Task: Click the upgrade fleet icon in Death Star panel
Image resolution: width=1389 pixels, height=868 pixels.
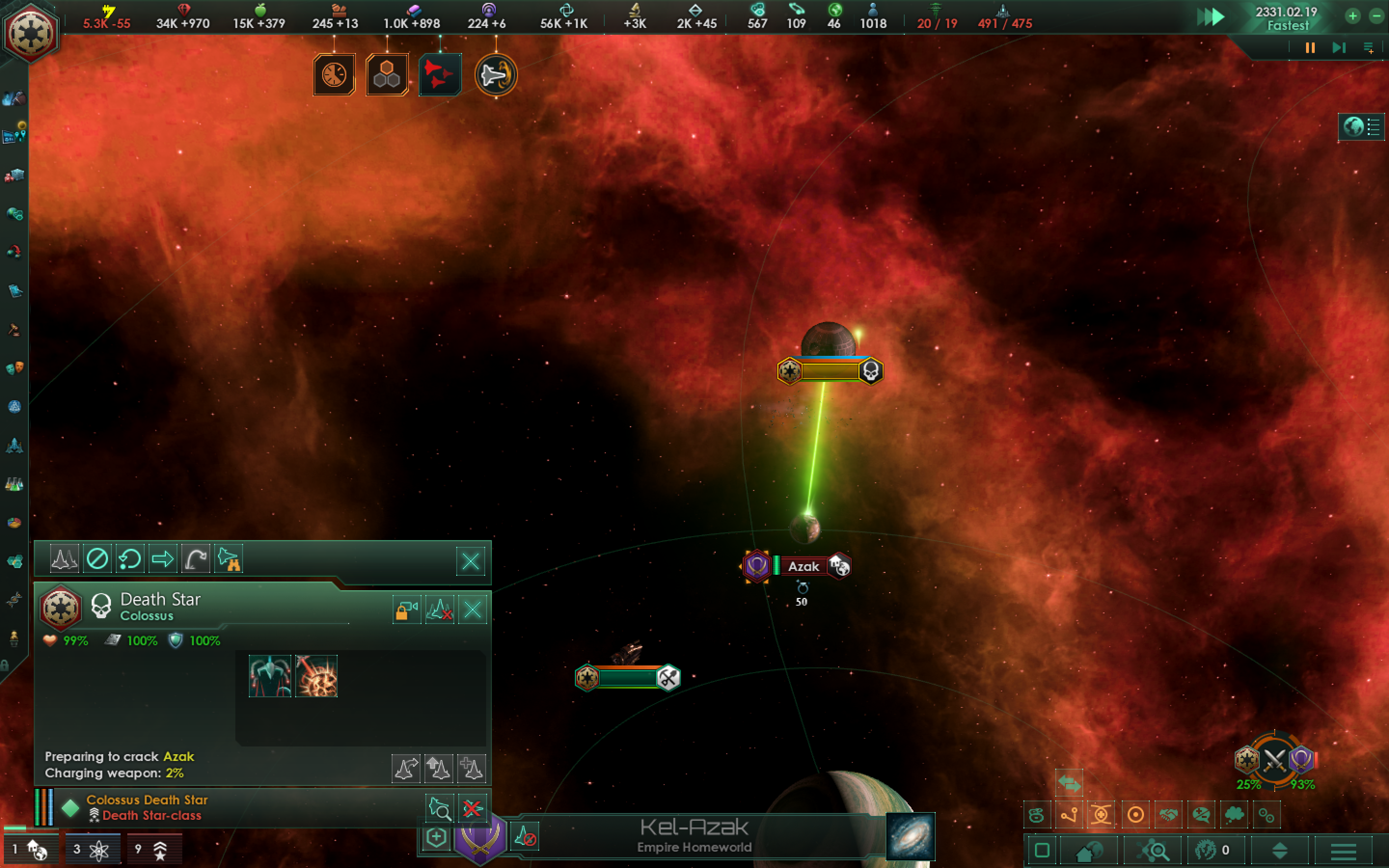Action: tap(439, 768)
